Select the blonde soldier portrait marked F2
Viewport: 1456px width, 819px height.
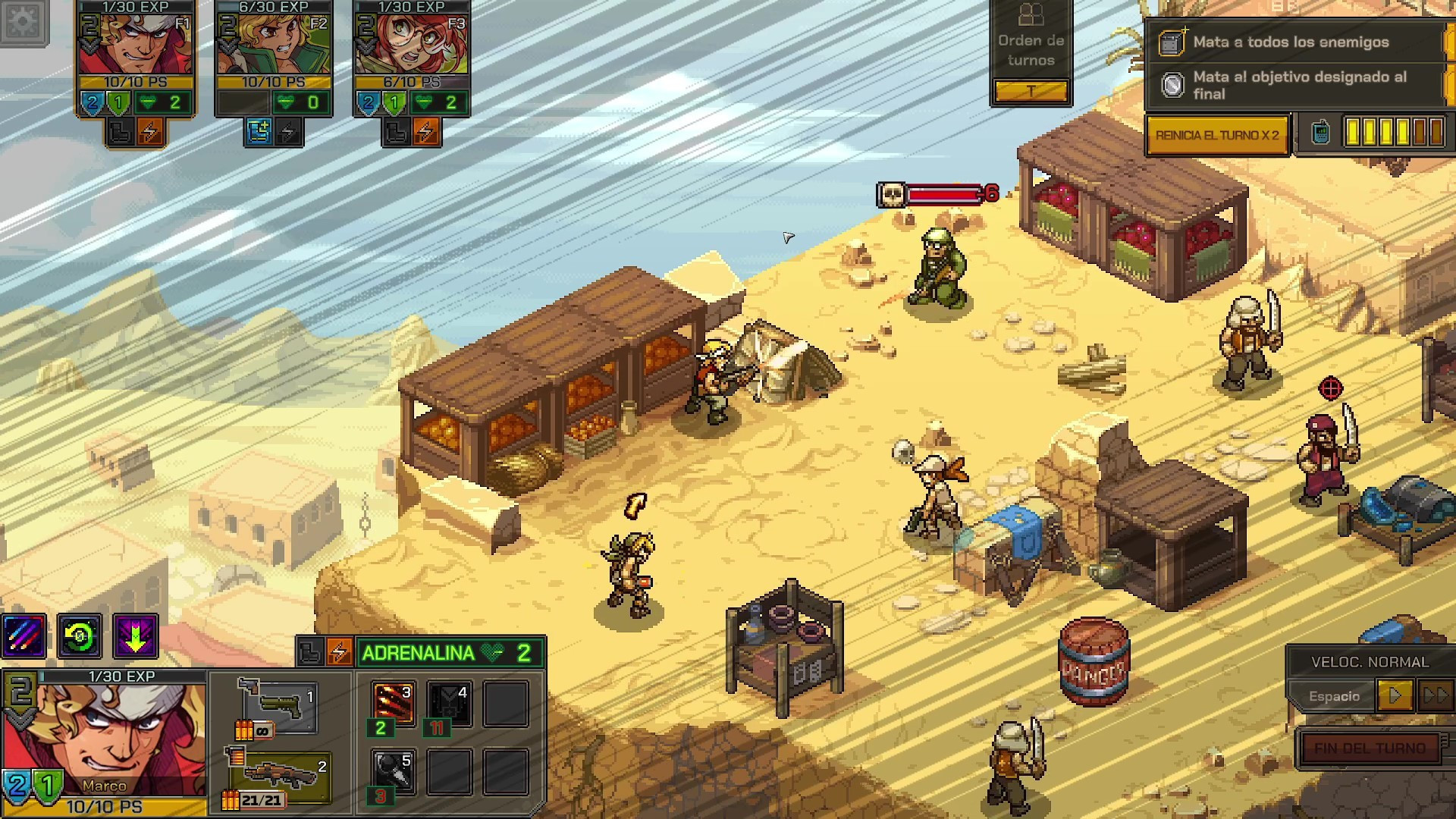pos(274,44)
